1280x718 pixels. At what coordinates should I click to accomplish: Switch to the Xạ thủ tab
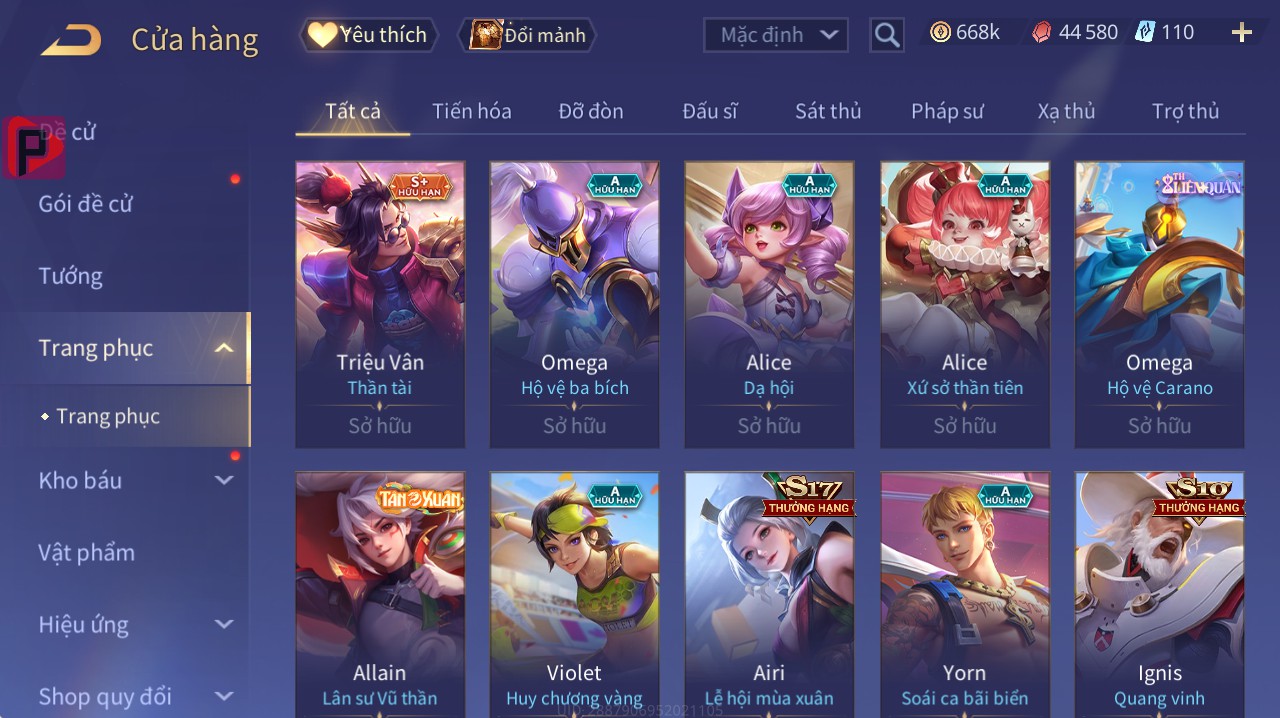[1066, 111]
